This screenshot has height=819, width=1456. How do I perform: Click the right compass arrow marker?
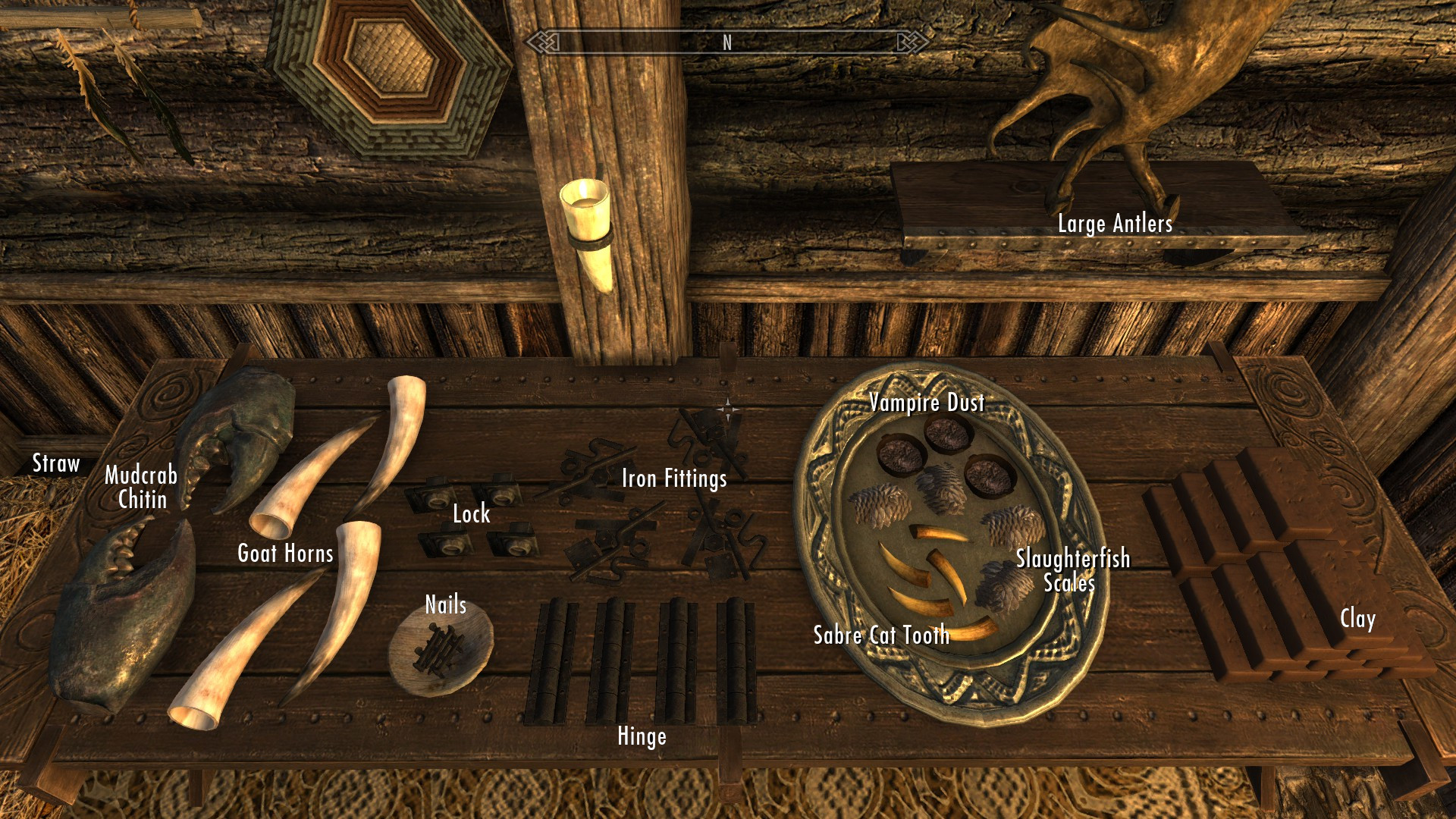[905, 43]
